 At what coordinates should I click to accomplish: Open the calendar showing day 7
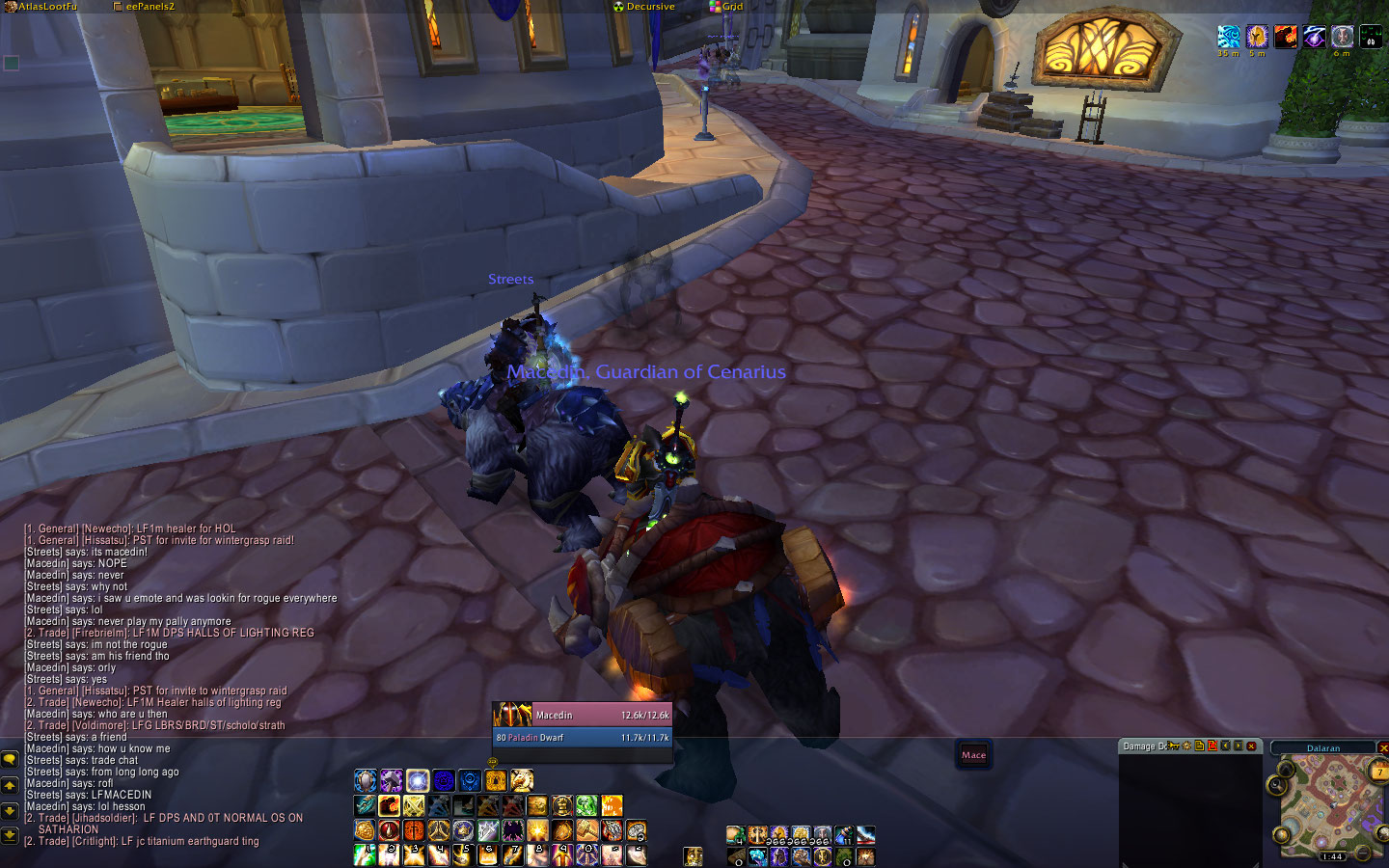(1379, 771)
